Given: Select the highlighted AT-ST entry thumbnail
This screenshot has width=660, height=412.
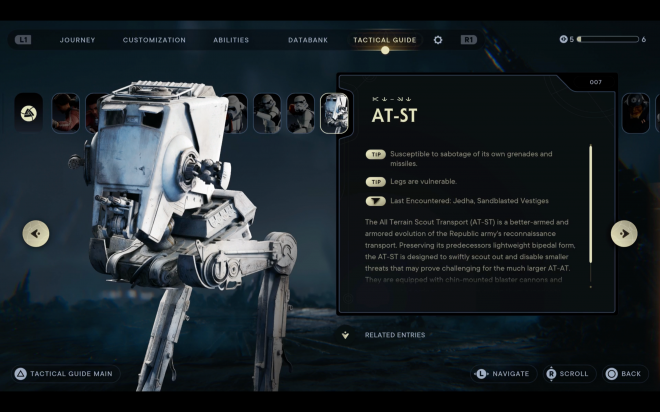Looking at the screenshot, I should point(333,113).
